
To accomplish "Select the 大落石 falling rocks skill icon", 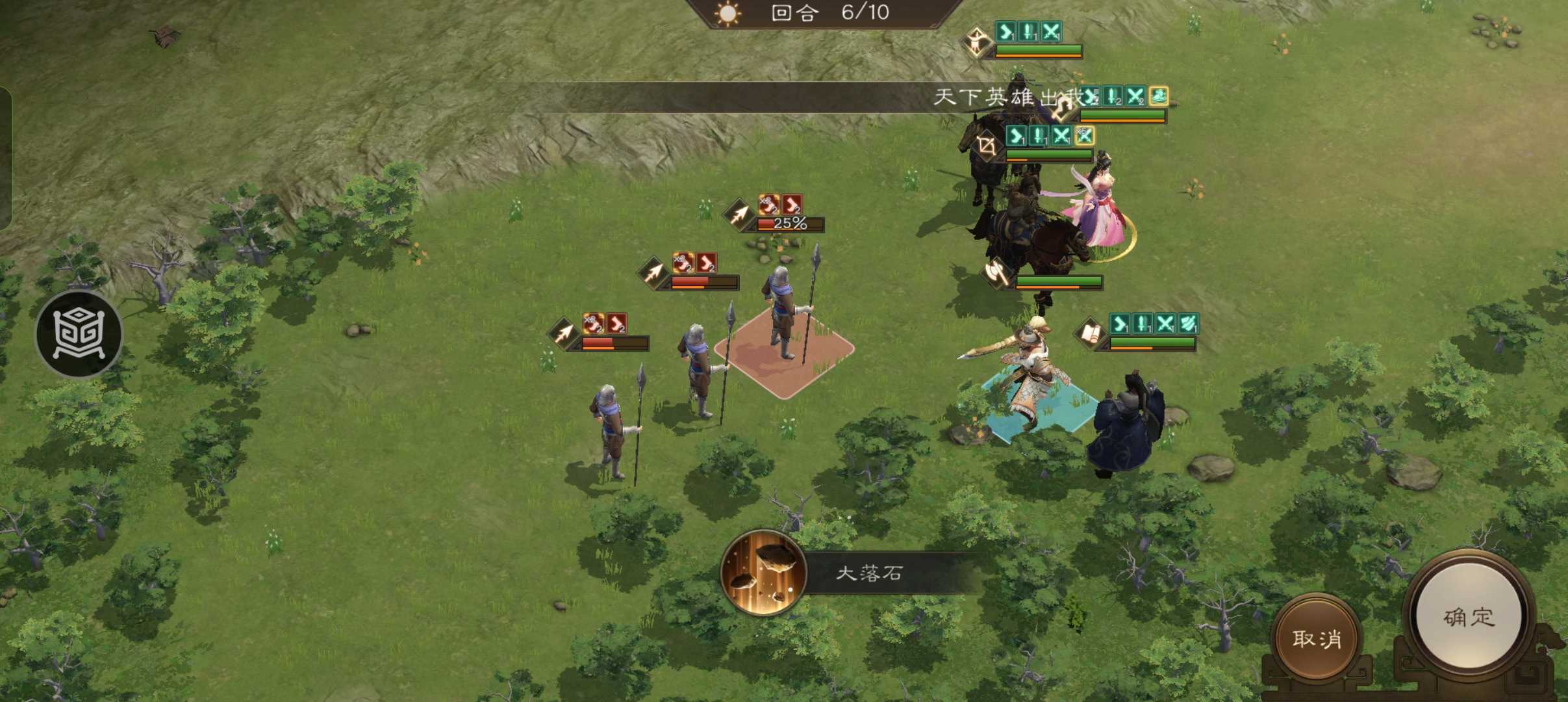I will tap(764, 573).
